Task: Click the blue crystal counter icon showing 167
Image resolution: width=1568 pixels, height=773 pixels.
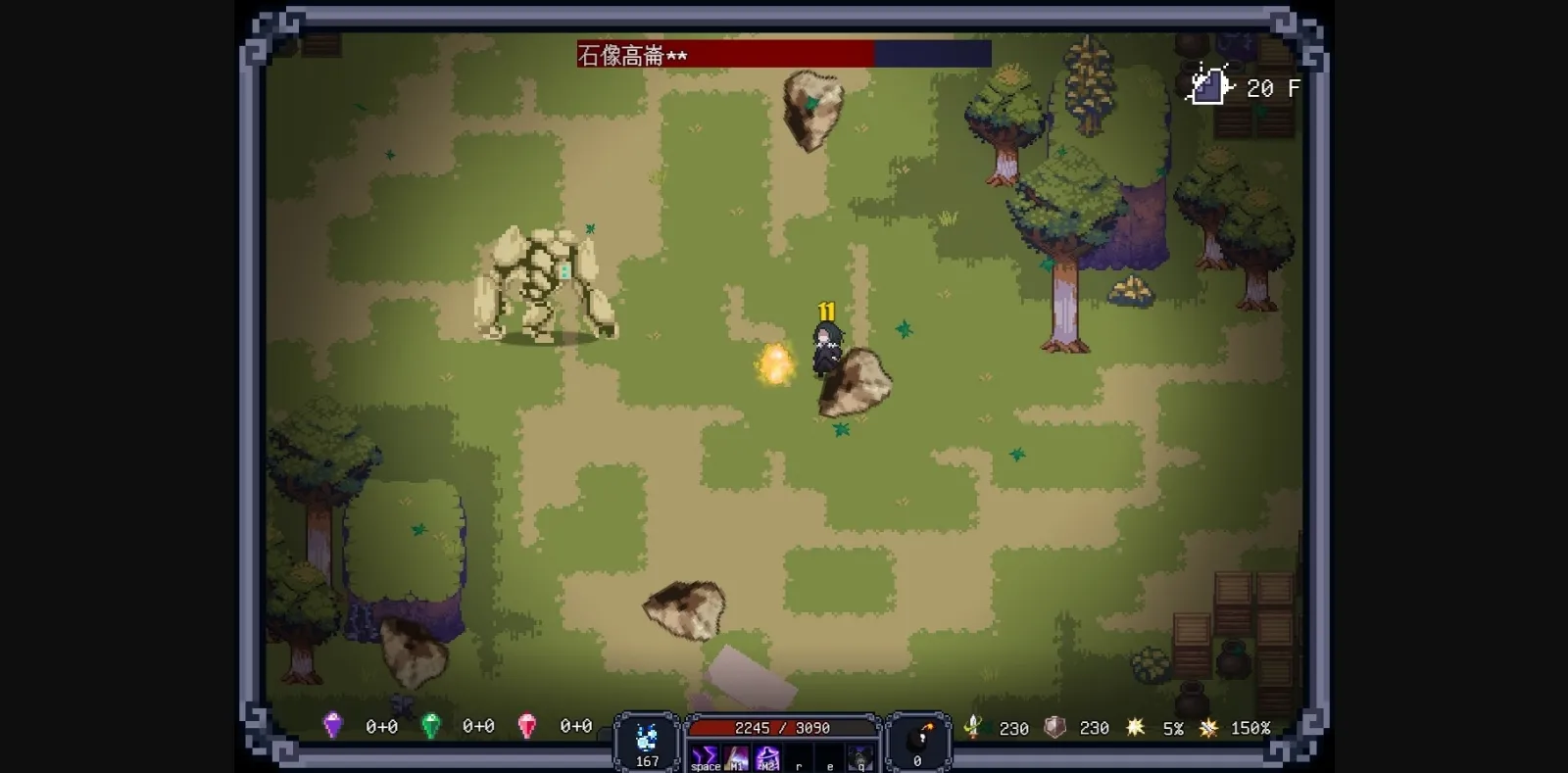Action: (x=647, y=737)
